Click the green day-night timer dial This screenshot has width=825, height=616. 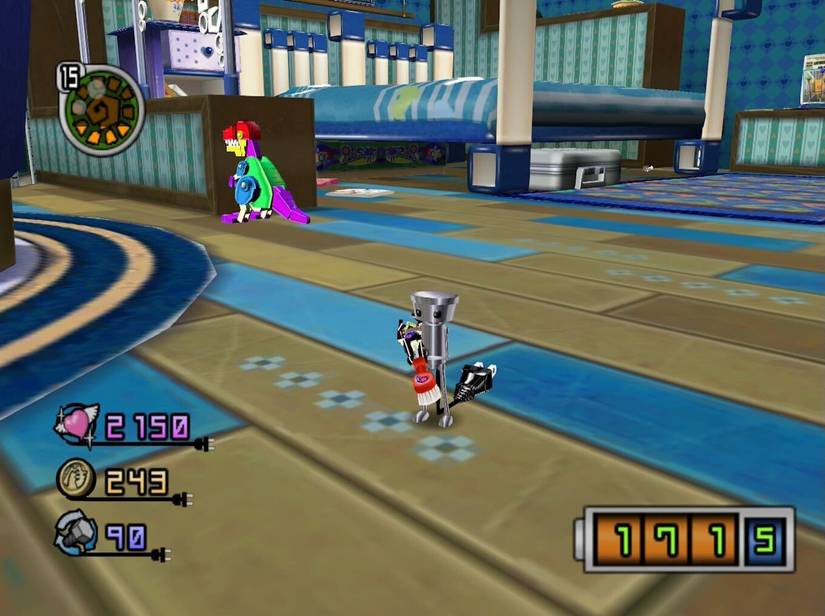tap(102, 109)
